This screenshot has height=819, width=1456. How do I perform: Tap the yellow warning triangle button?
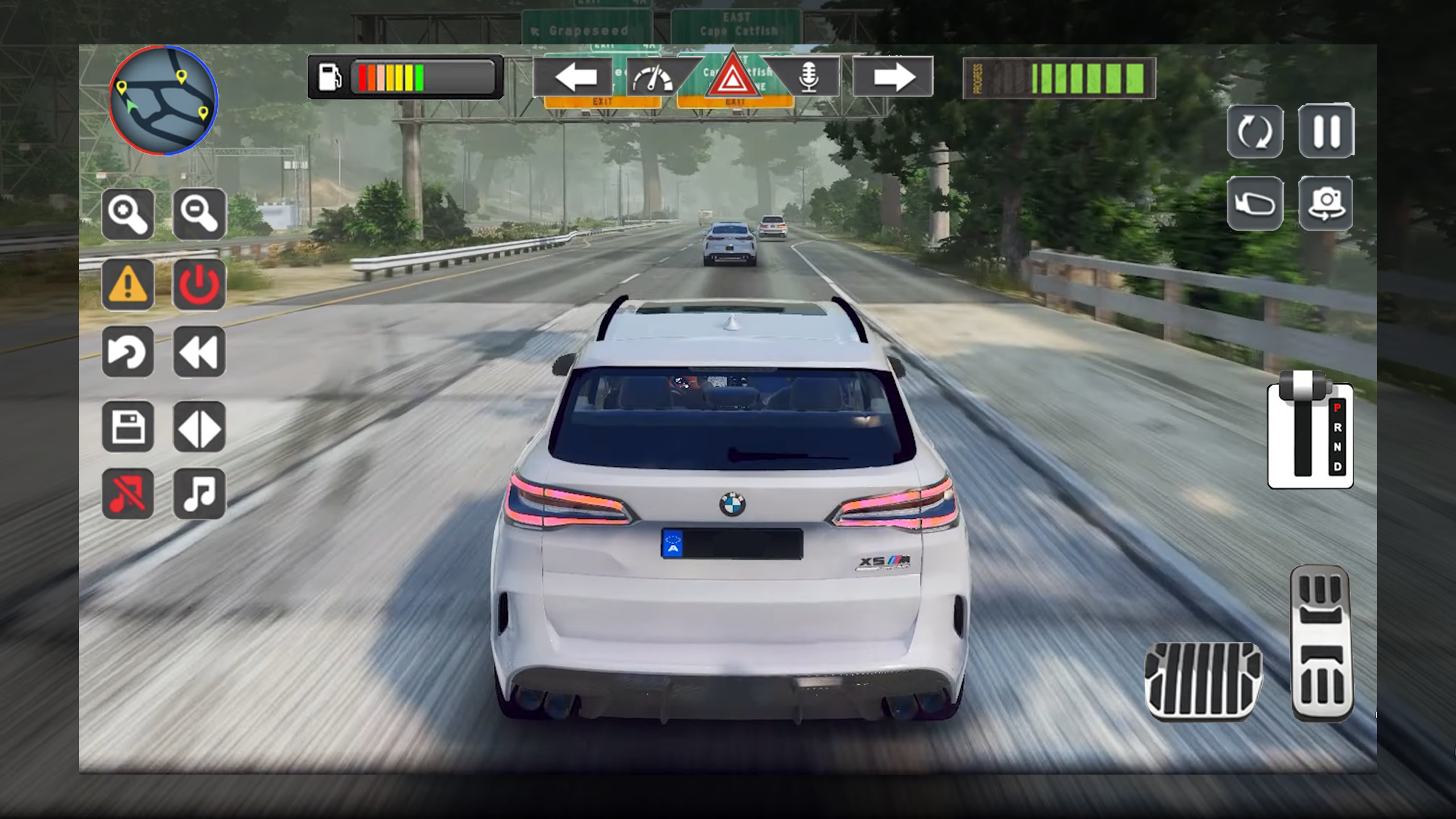coord(128,284)
